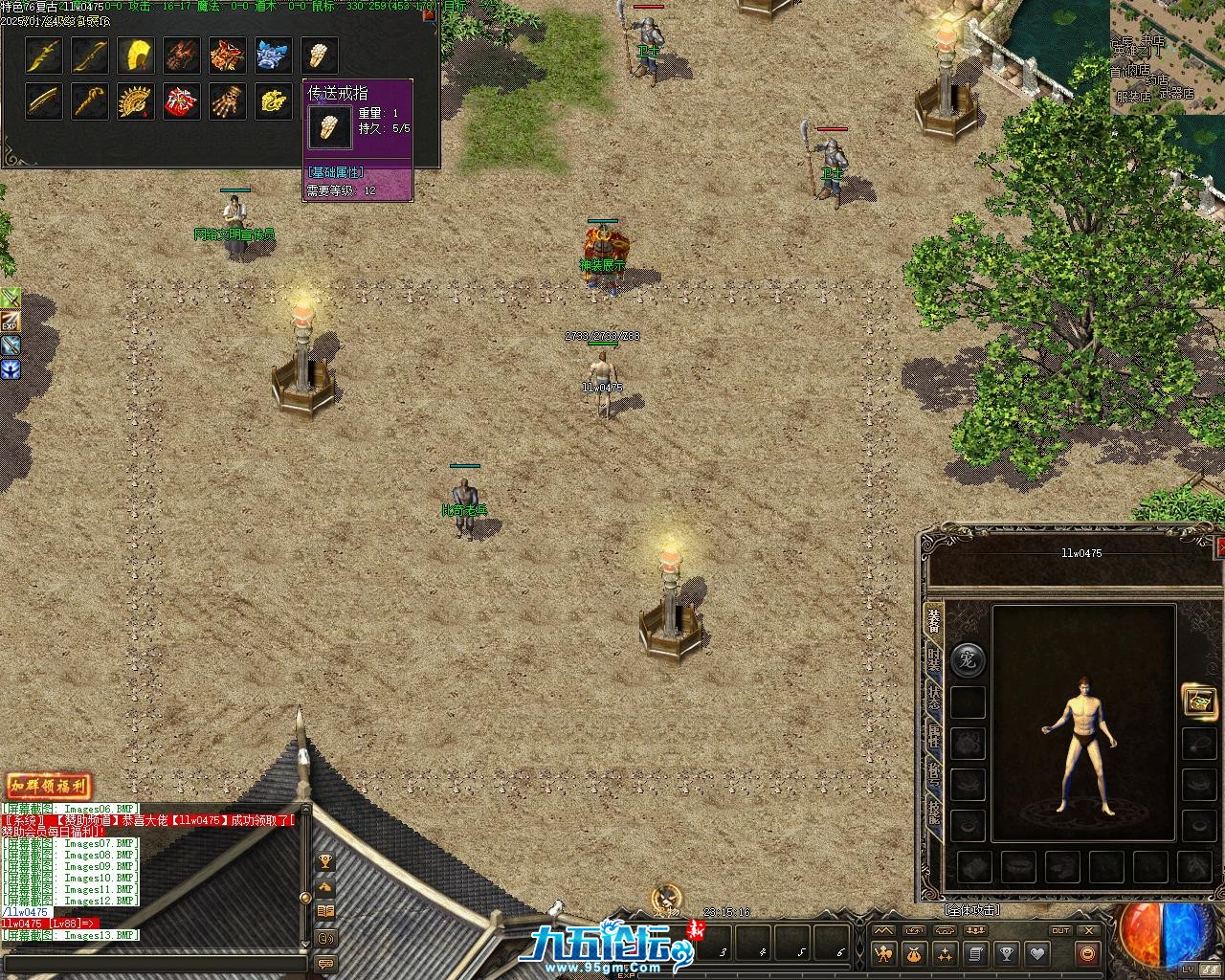The image size is (1225, 980).
Task: Click the open book icon beside chat
Action: (325, 911)
